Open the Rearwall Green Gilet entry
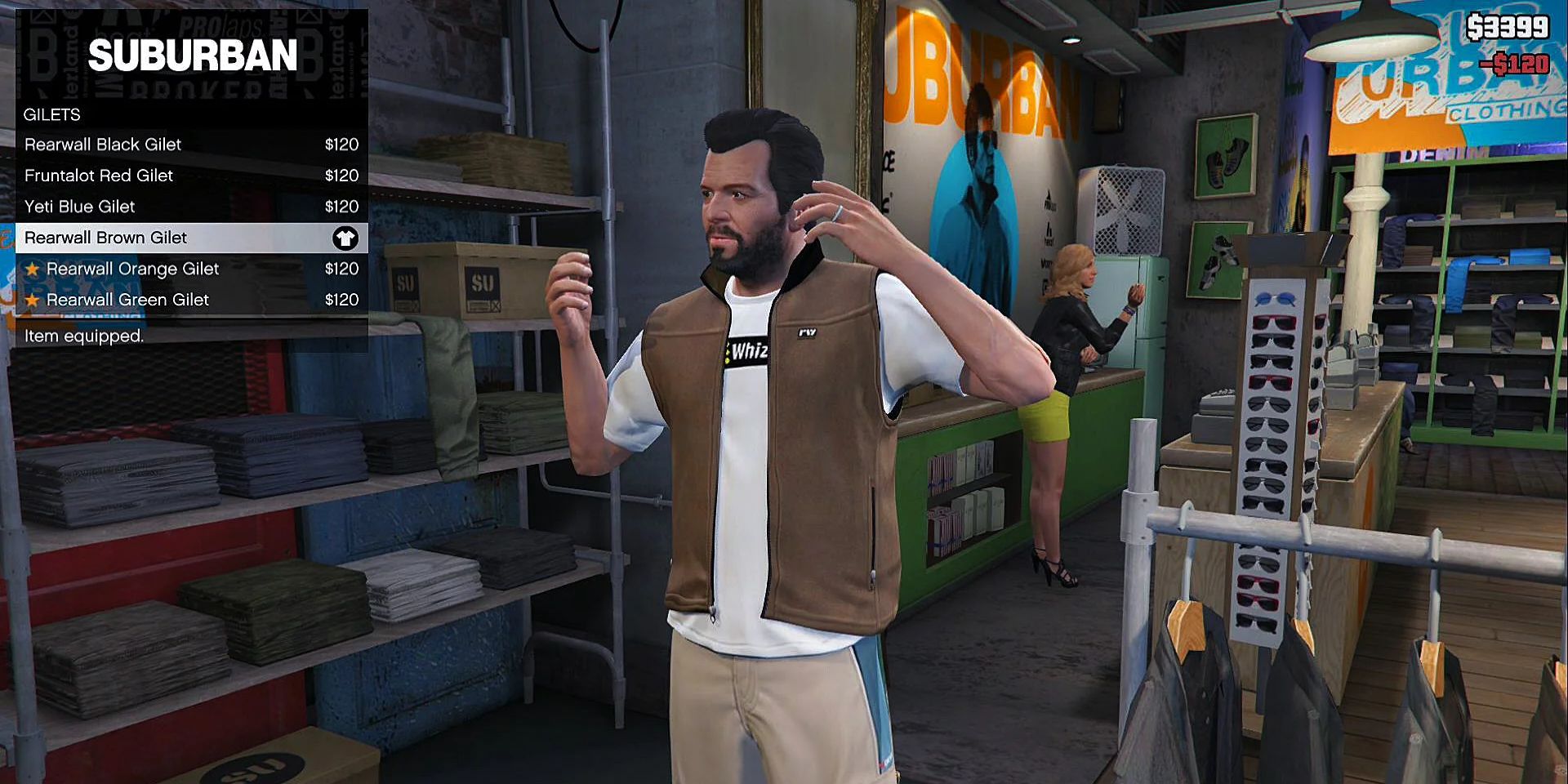The width and height of the screenshot is (1568, 784). pyautogui.click(x=127, y=300)
